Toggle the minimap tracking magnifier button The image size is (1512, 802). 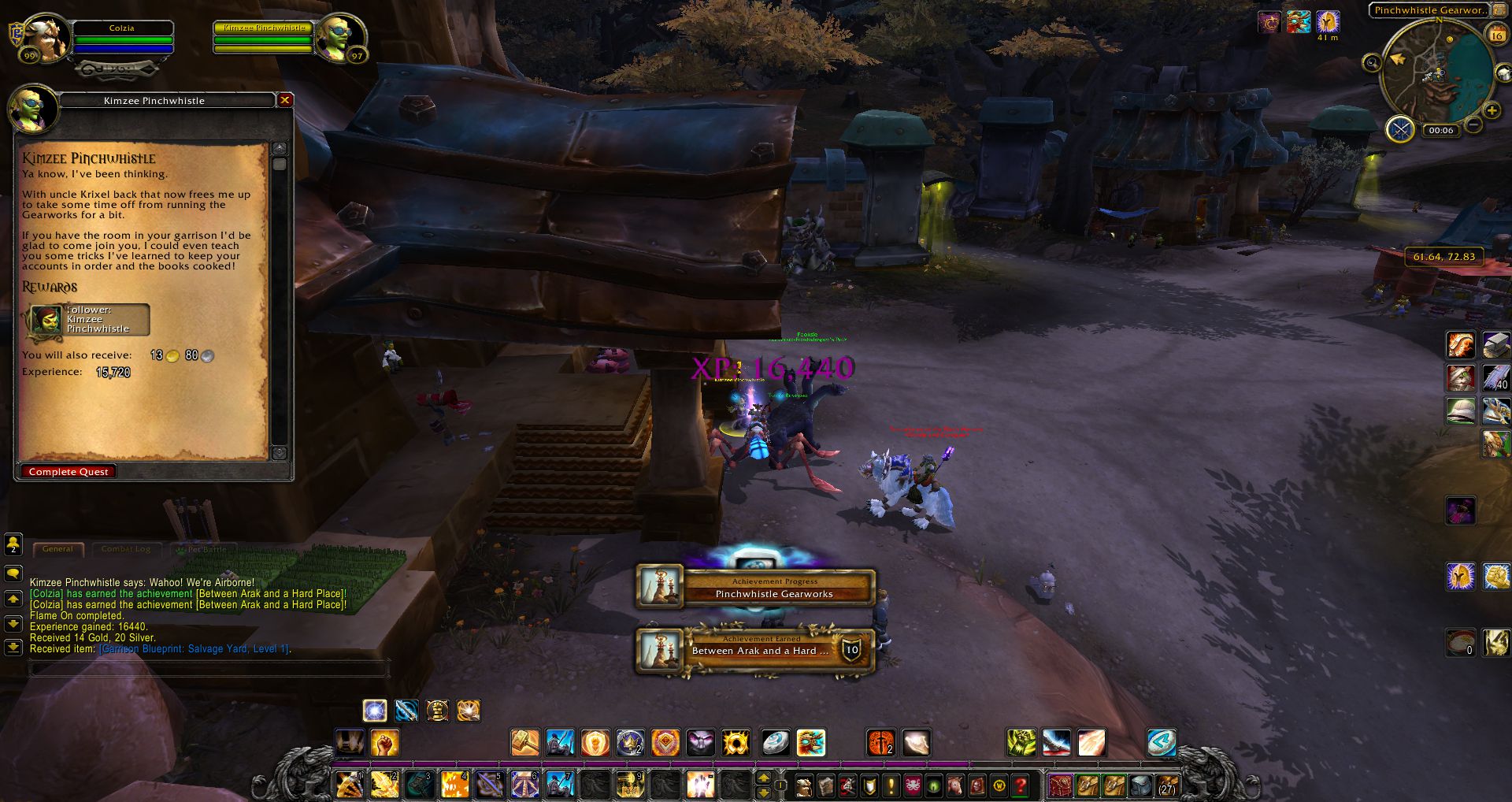tap(1372, 63)
